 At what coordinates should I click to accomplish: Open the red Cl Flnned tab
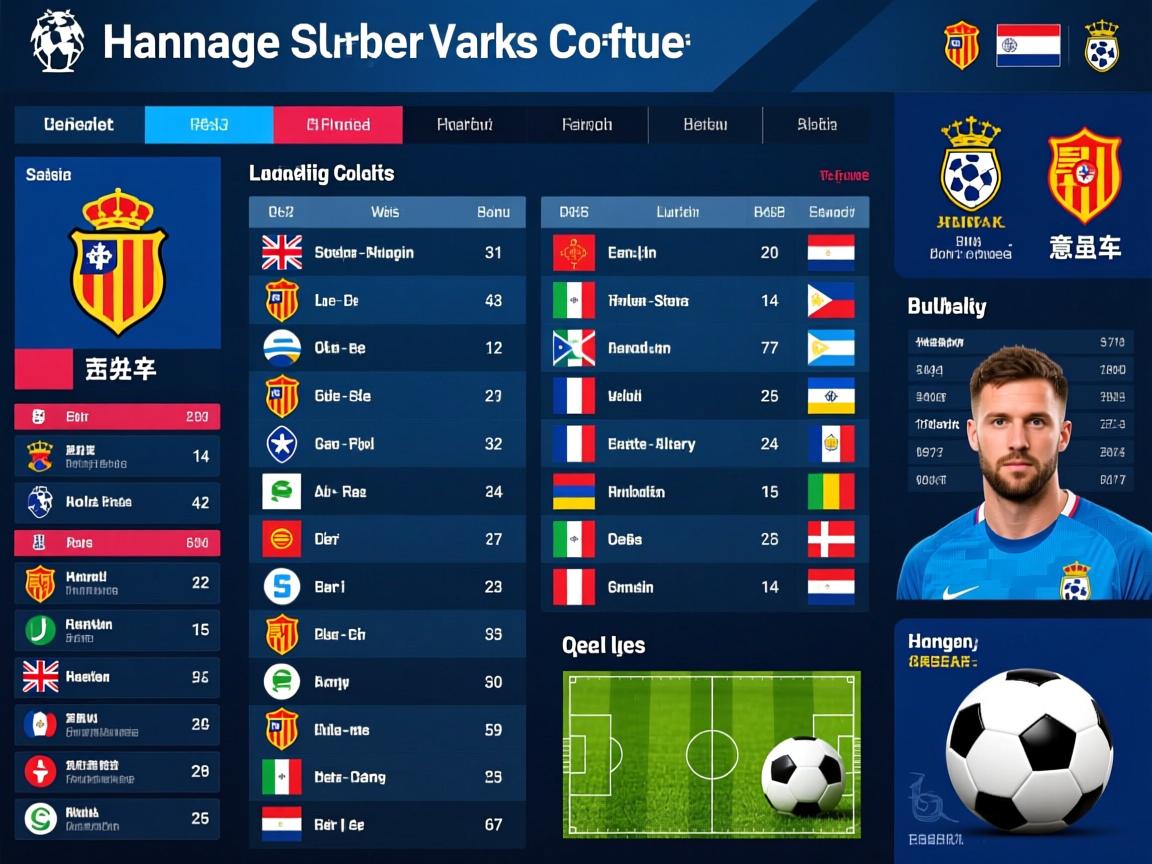click(x=338, y=125)
